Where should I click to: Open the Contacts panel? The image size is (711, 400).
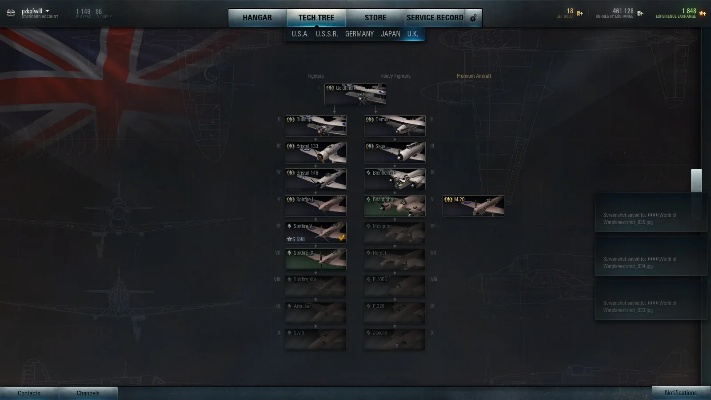pyautogui.click(x=29, y=393)
